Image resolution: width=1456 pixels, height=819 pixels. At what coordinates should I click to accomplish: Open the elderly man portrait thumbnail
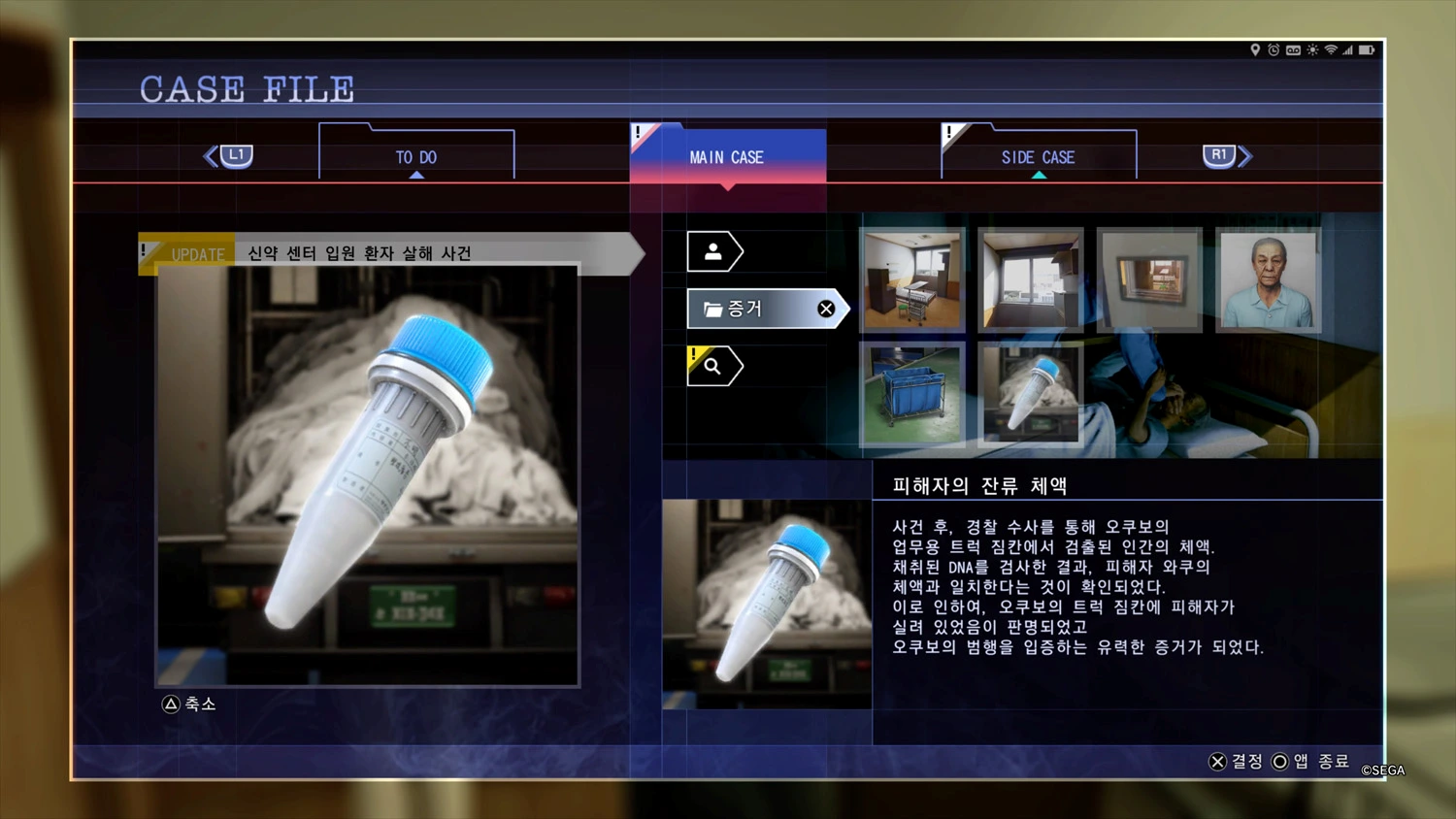tap(1268, 279)
